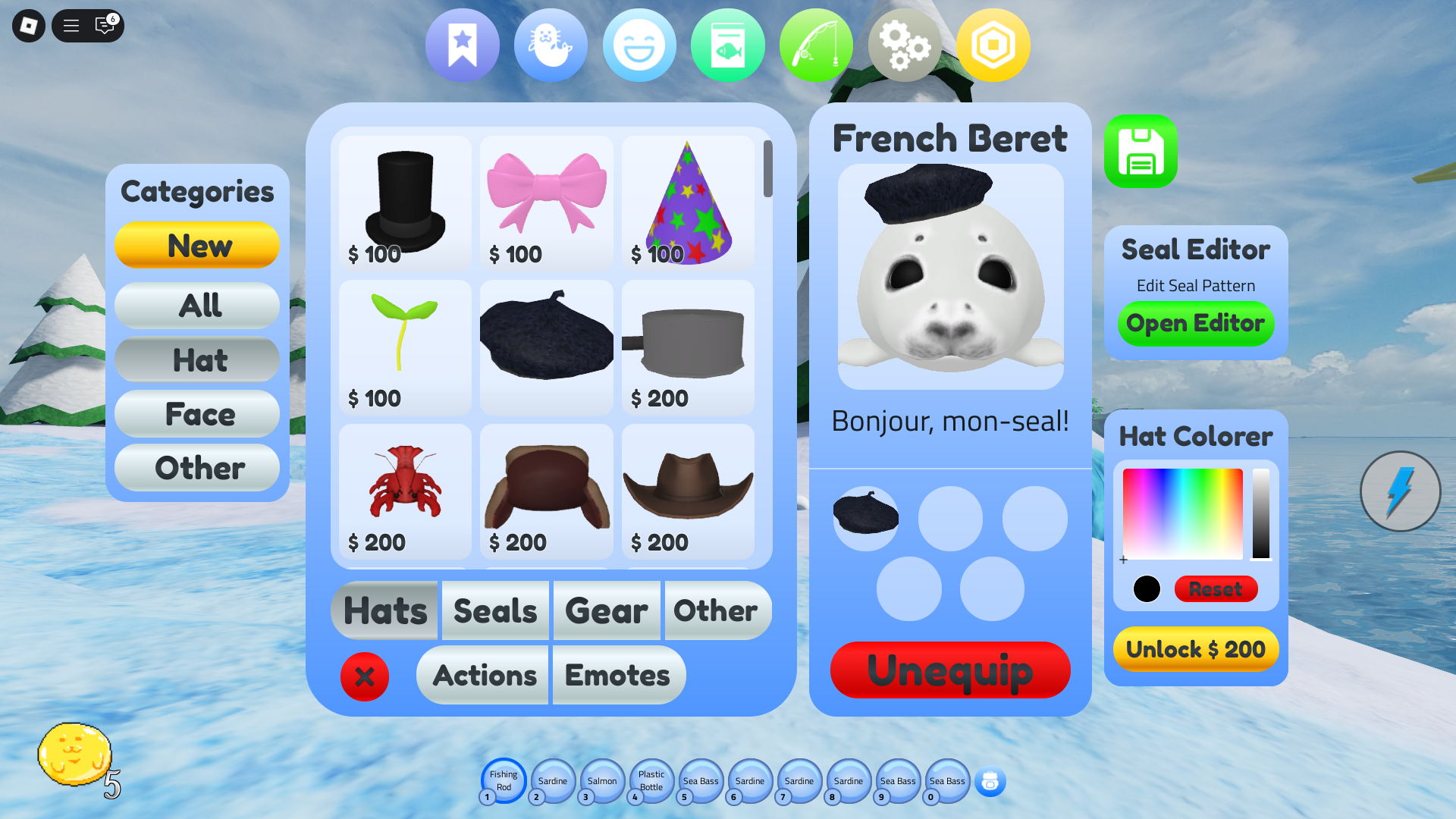Viewport: 1456px width, 819px height.
Task: Unlock hat colorer for $200
Action: pyautogui.click(x=1195, y=649)
